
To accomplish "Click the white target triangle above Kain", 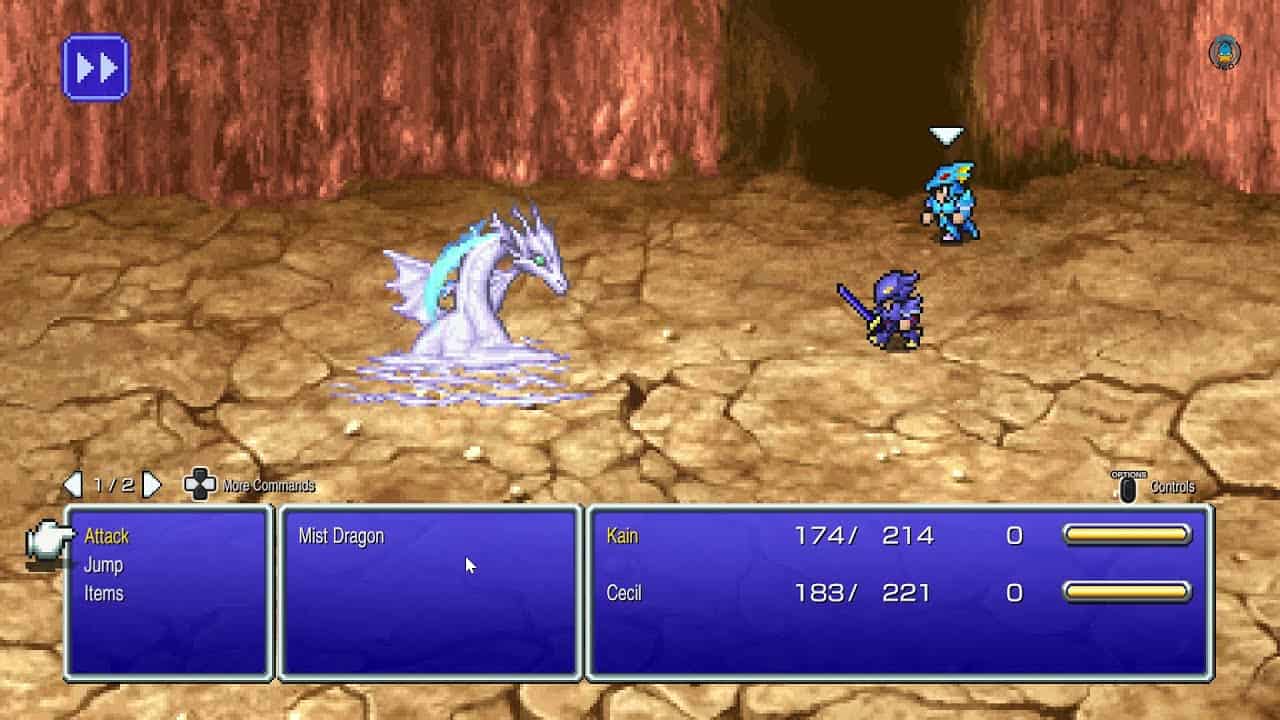I will tap(945, 130).
